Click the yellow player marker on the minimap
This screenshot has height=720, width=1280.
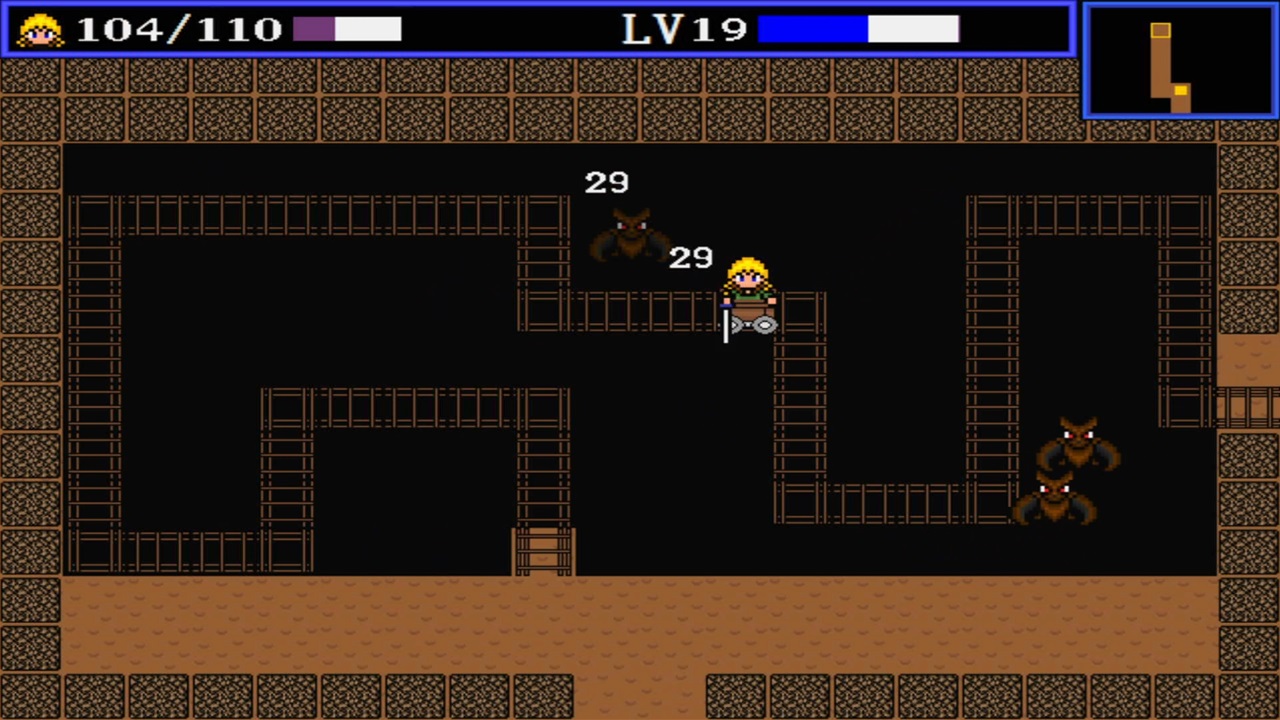click(1181, 92)
